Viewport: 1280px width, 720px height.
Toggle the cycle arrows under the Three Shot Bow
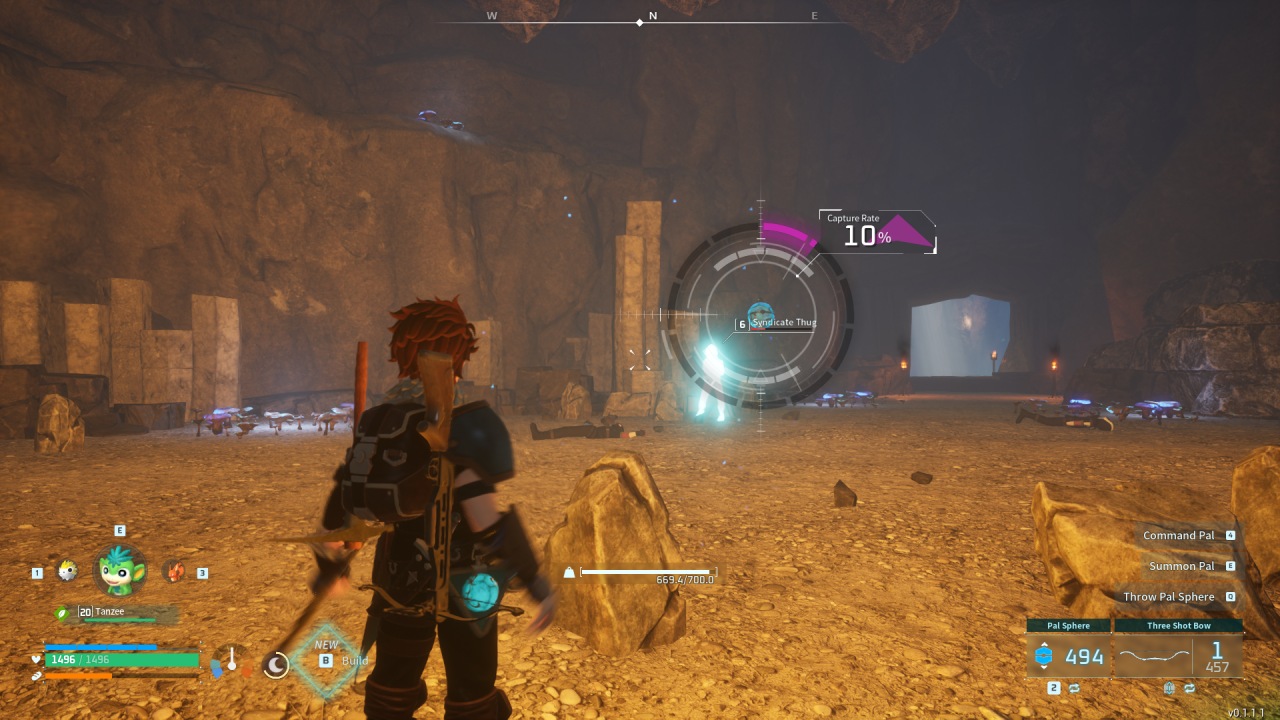tap(1189, 687)
